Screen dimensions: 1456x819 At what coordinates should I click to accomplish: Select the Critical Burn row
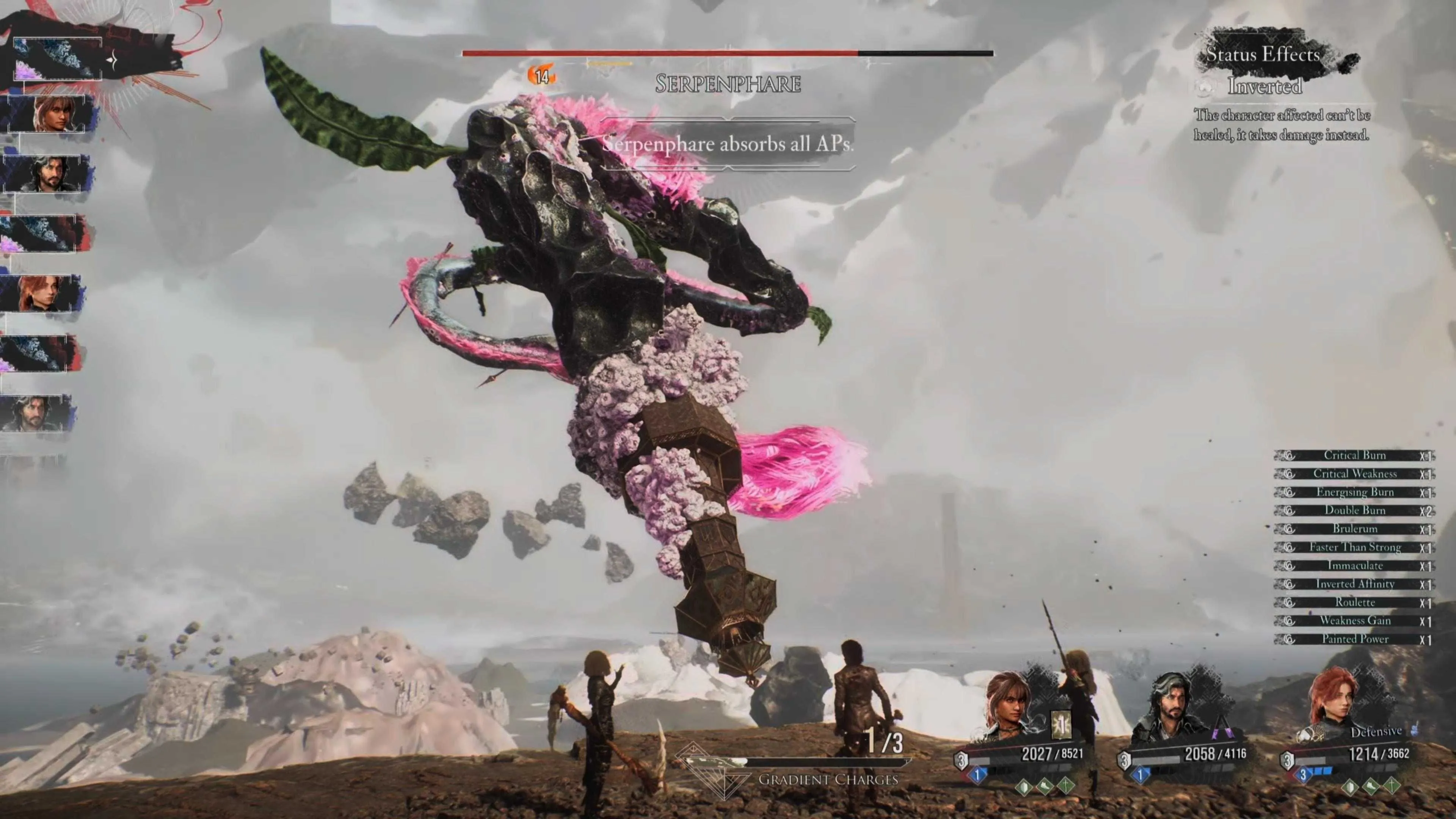[1354, 455]
